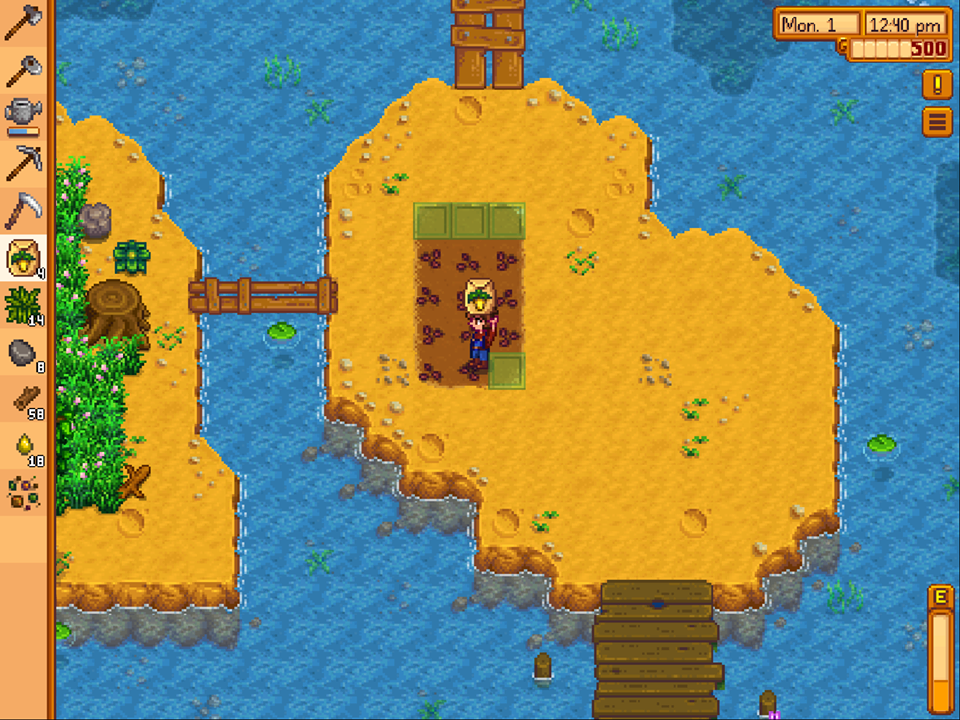The width and height of the screenshot is (960, 720).
Task: Open the three-line game menu button
Action: [937, 122]
